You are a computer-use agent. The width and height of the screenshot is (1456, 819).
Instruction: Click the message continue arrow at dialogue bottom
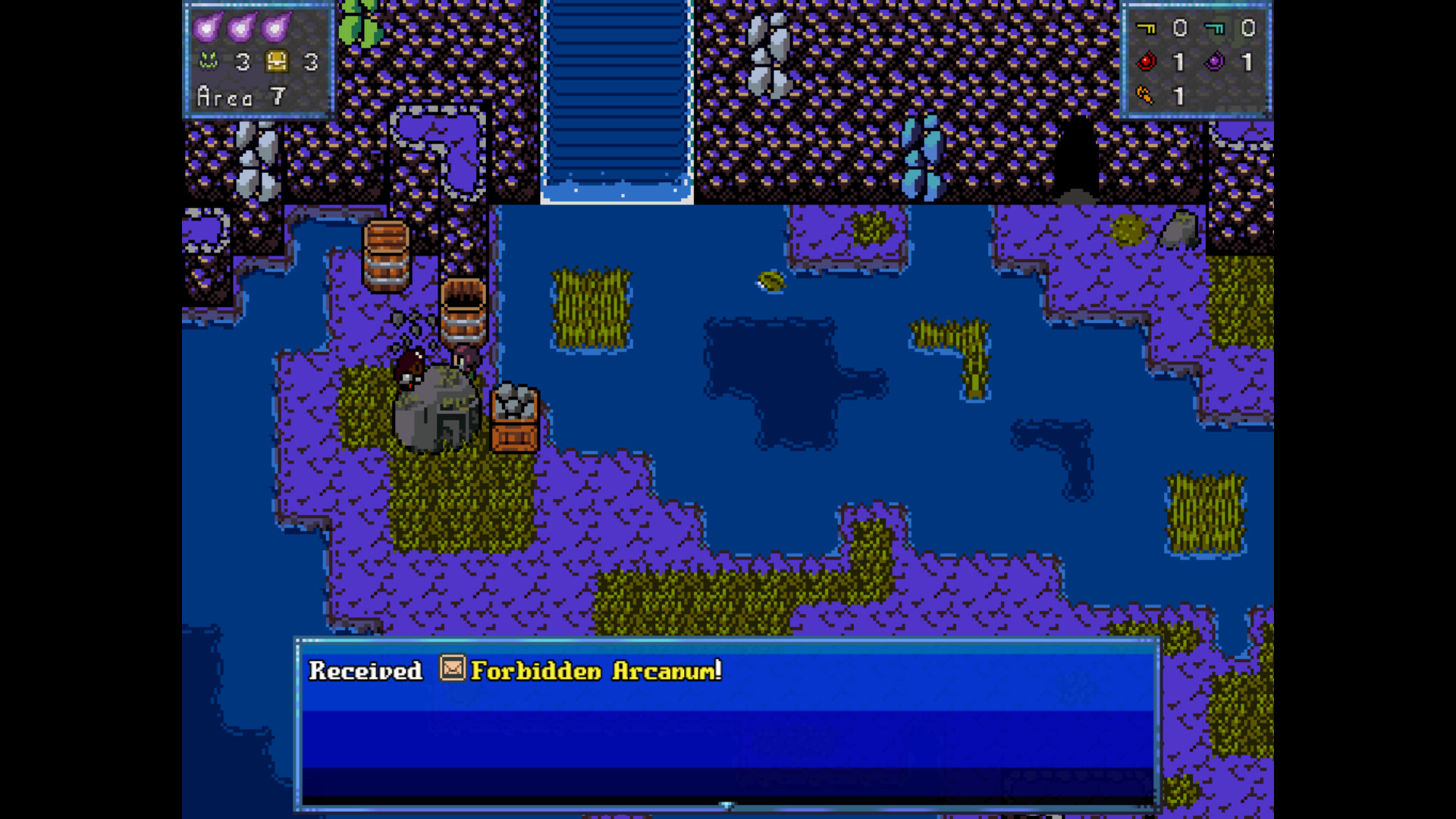727,806
